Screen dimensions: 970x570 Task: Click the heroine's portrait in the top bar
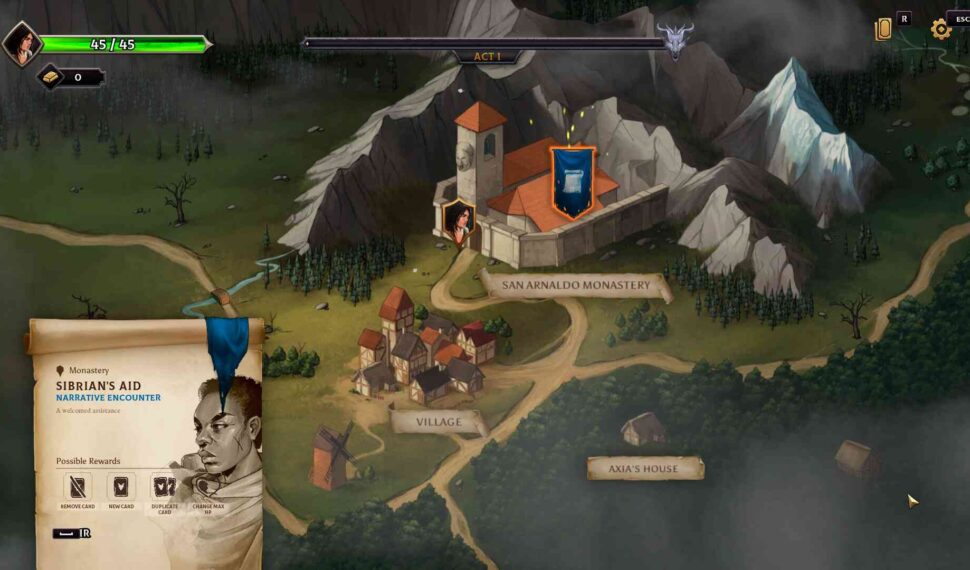[x=20, y=44]
